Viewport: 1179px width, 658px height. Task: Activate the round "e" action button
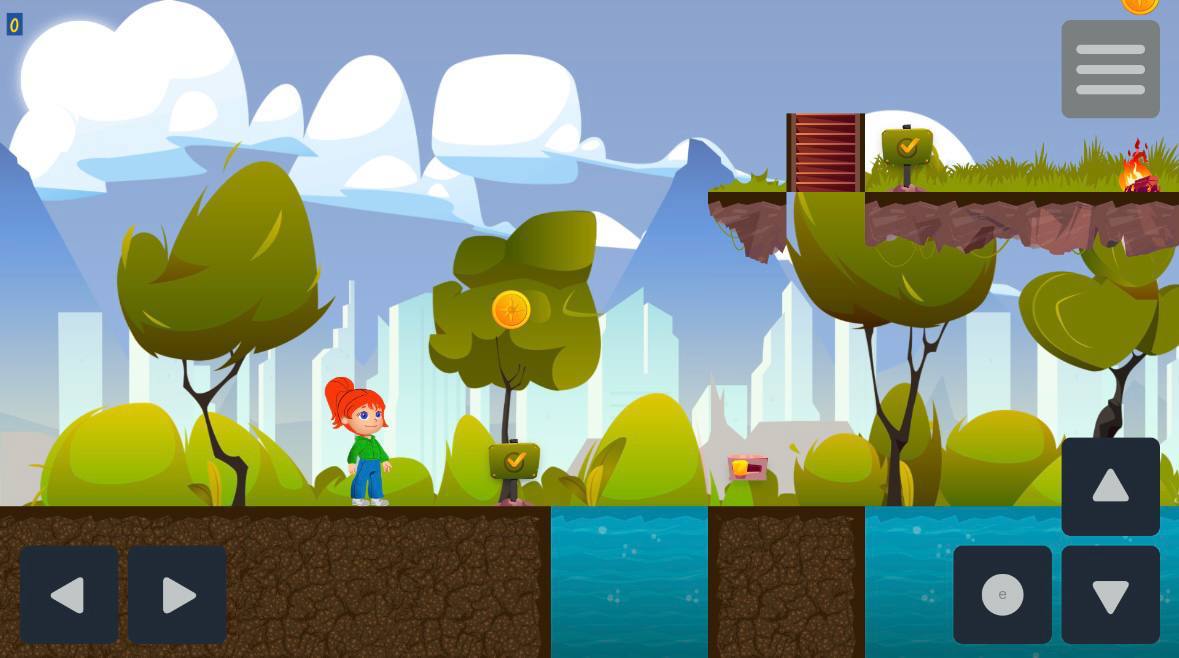[1002, 595]
